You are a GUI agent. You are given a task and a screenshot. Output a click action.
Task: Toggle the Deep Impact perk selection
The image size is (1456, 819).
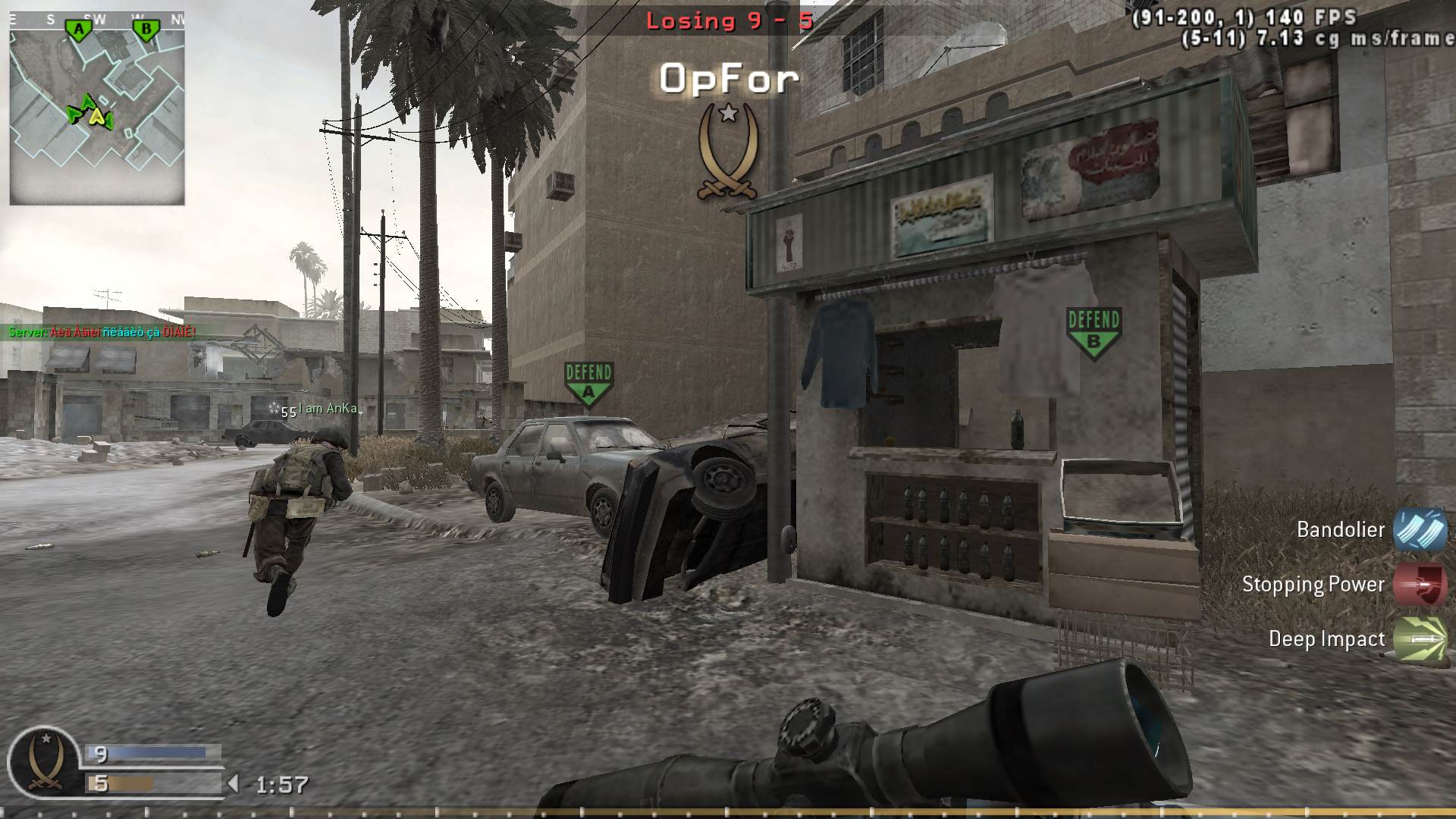pyautogui.click(x=1419, y=639)
